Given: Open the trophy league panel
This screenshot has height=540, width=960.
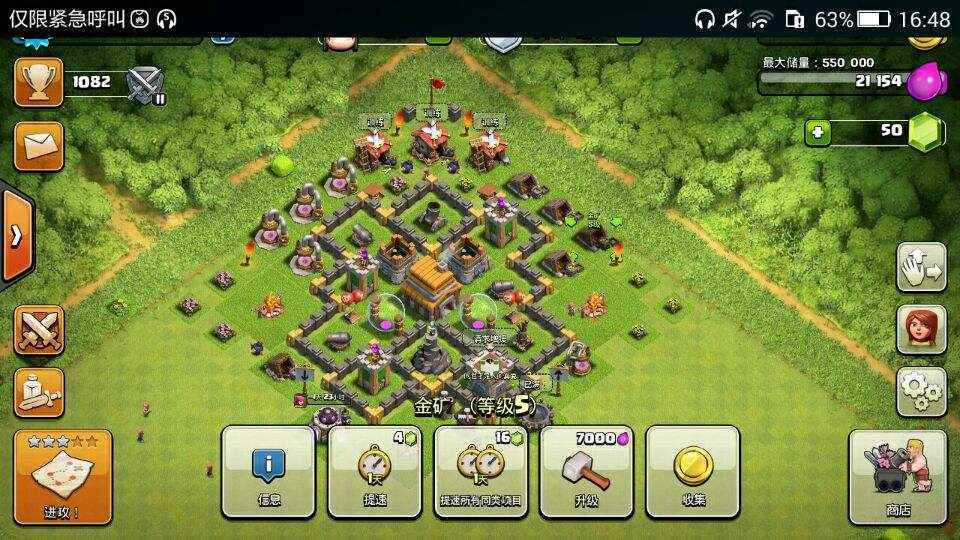Looking at the screenshot, I should tap(38, 82).
